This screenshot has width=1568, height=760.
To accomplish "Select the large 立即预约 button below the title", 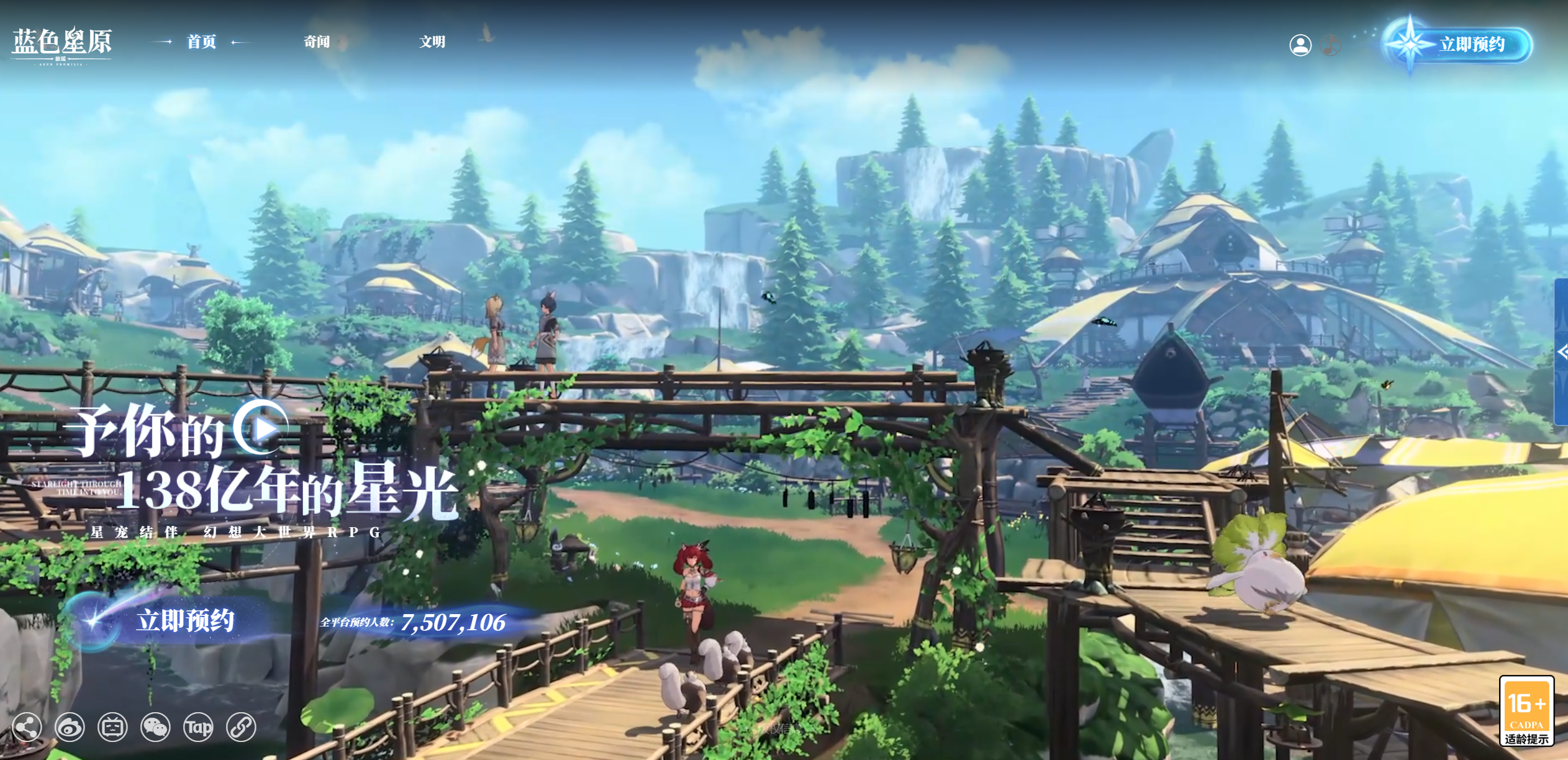I will pos(174,620).
